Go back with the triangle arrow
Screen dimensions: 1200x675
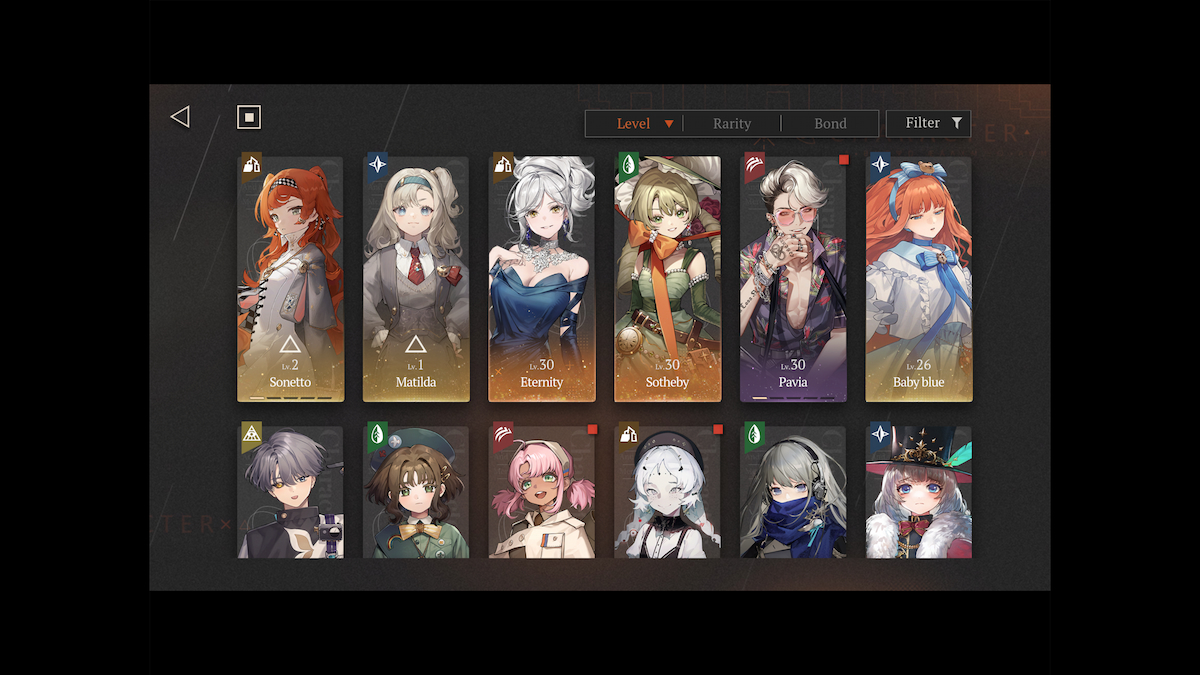click(180, 117)
